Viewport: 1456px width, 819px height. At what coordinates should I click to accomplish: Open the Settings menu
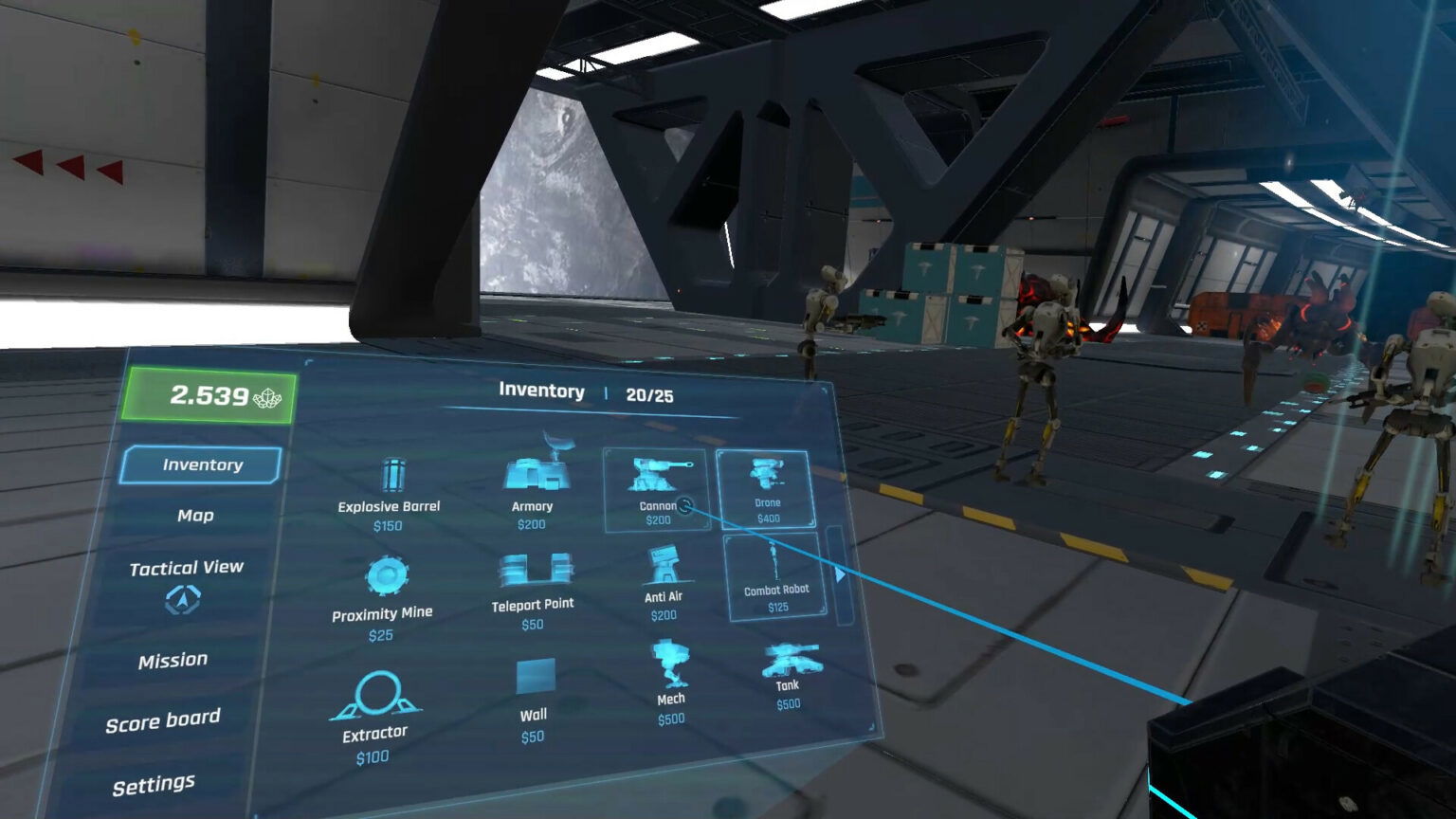[154, 781]
